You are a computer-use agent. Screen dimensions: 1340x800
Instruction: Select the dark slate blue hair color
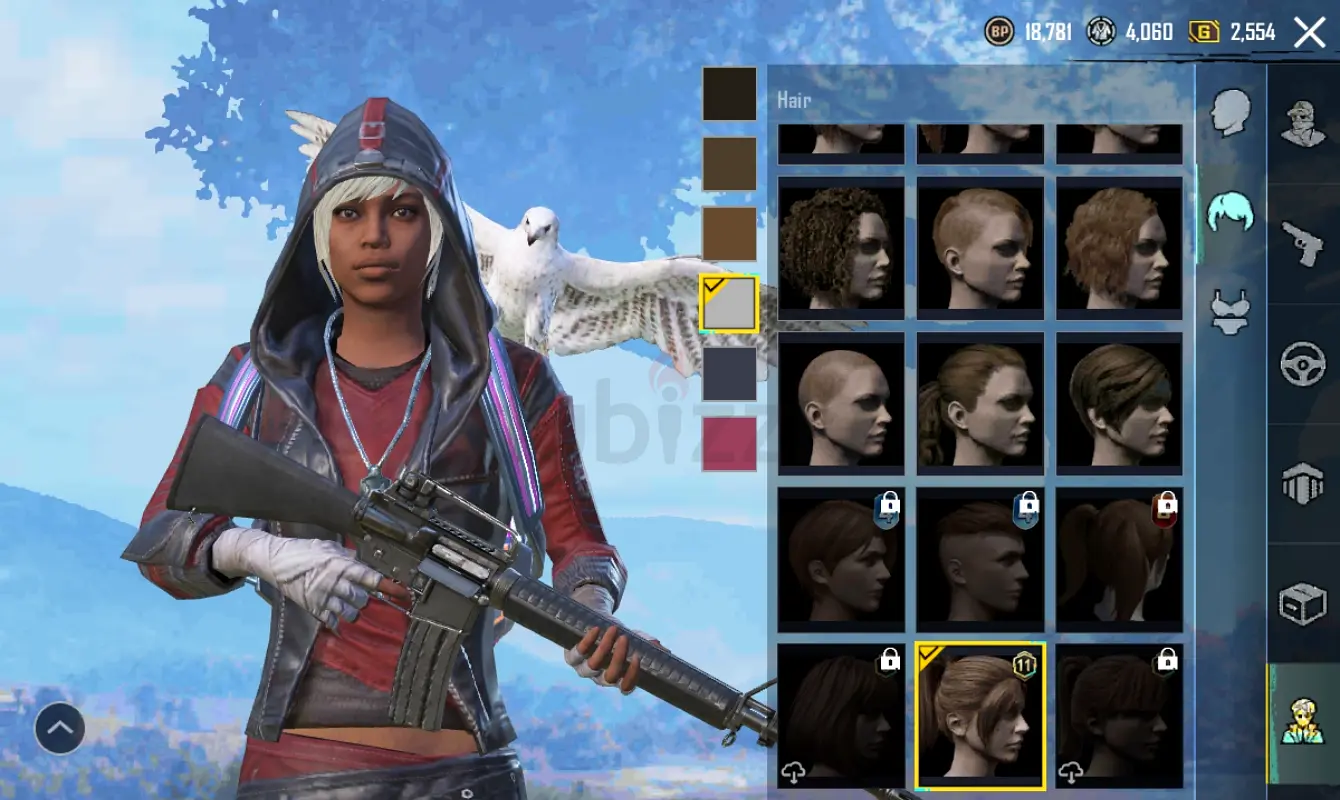729,374
